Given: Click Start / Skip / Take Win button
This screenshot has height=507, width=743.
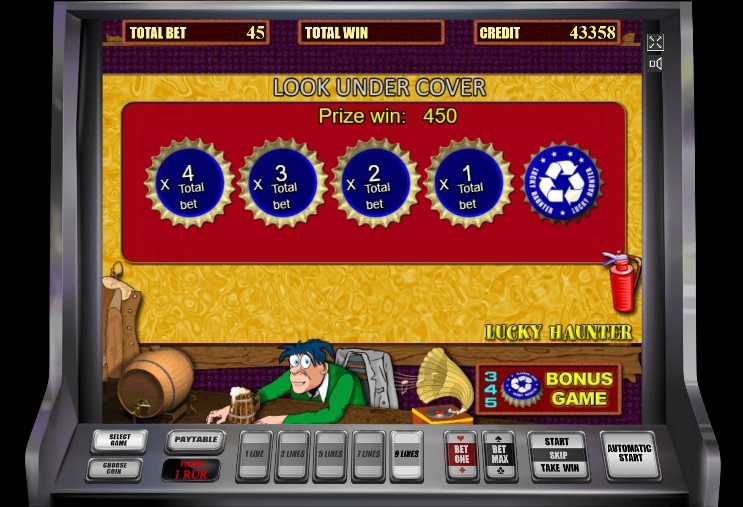Looking at the screenshot, I should pyautogui.click(x=557, y=455).
